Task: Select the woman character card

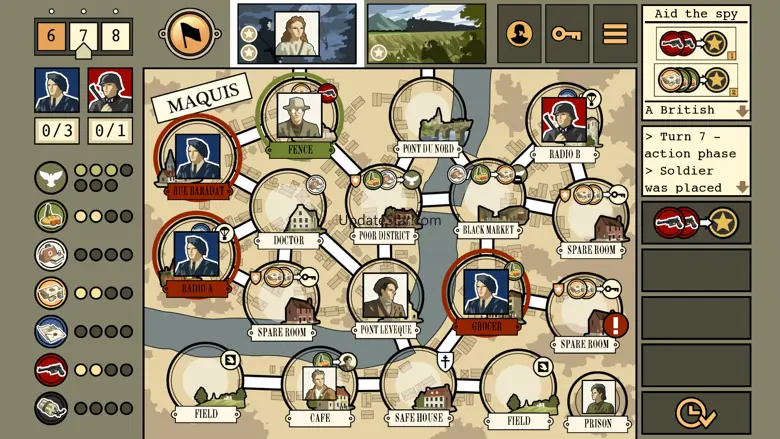Action: click(297, 34)
